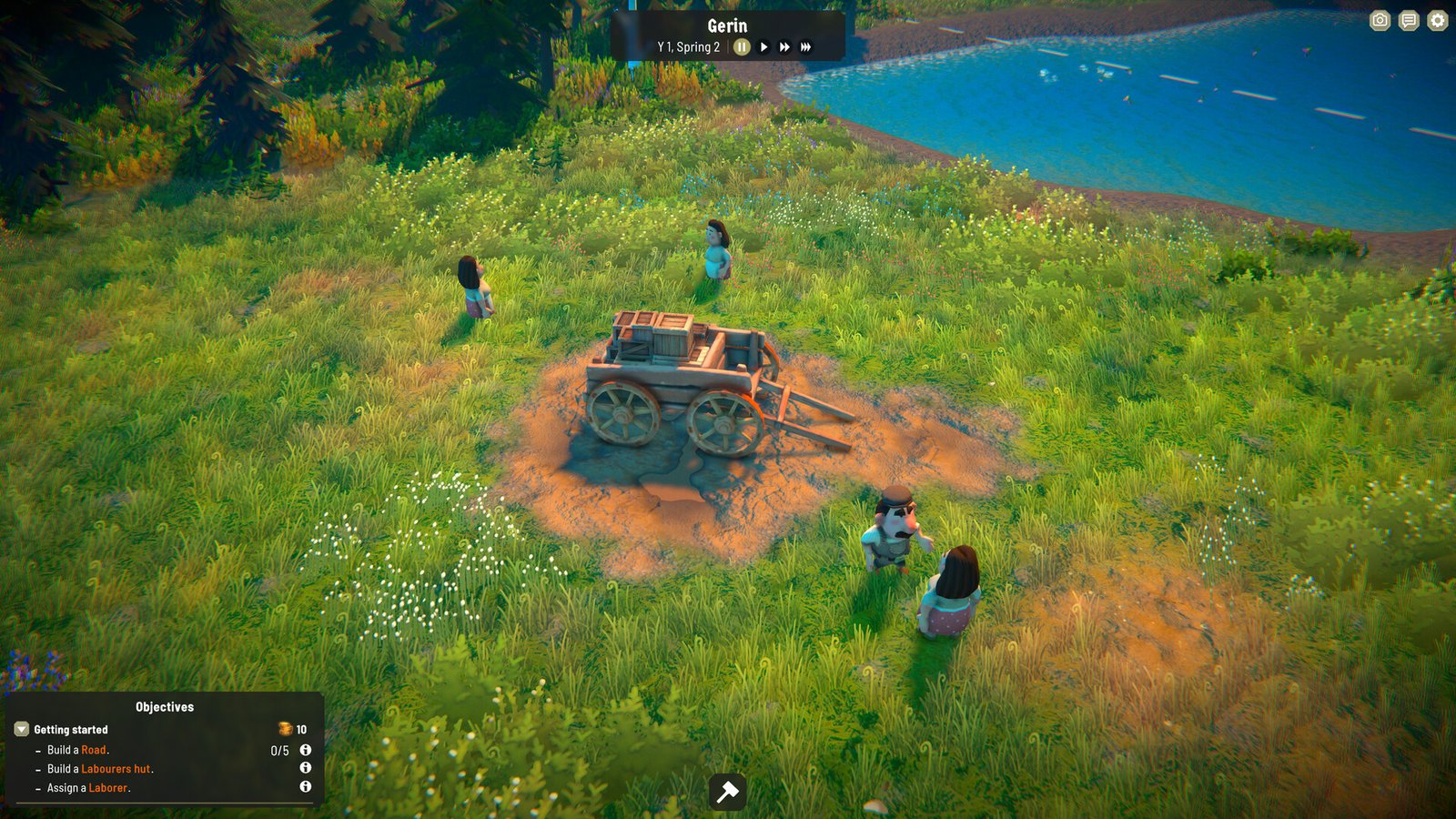The height and width of the screenshot is (819, 1456).
Task: Follow the orange Labourers hut link
Action: click(116, 769)
